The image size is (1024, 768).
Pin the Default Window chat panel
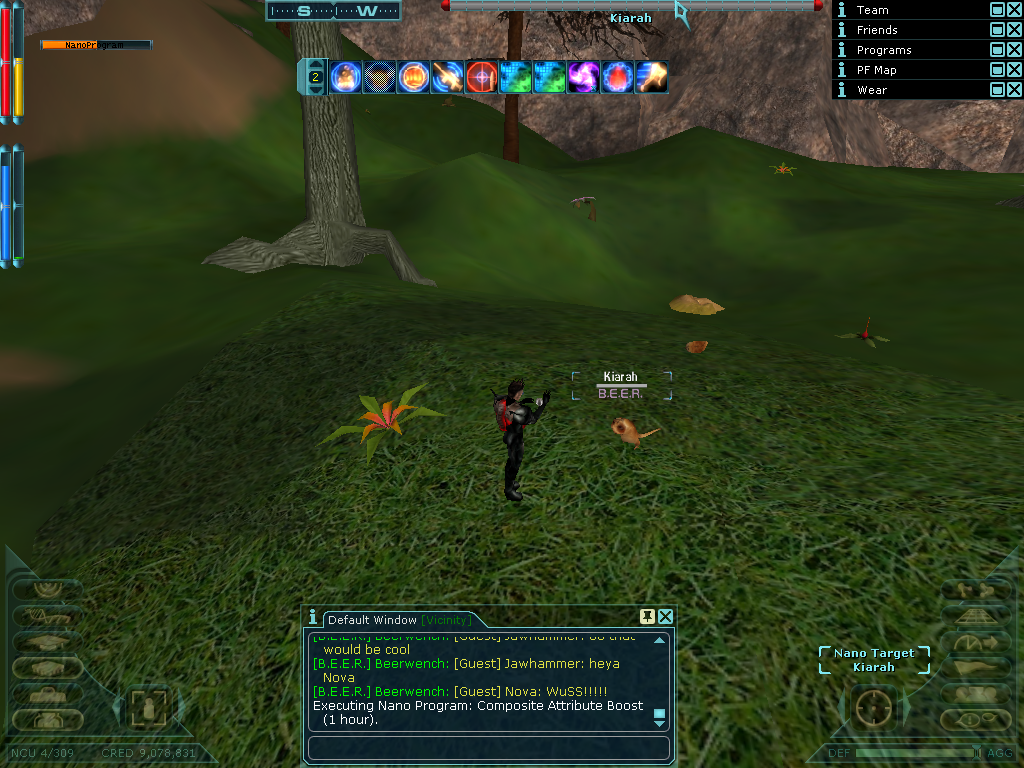(648, 616)
